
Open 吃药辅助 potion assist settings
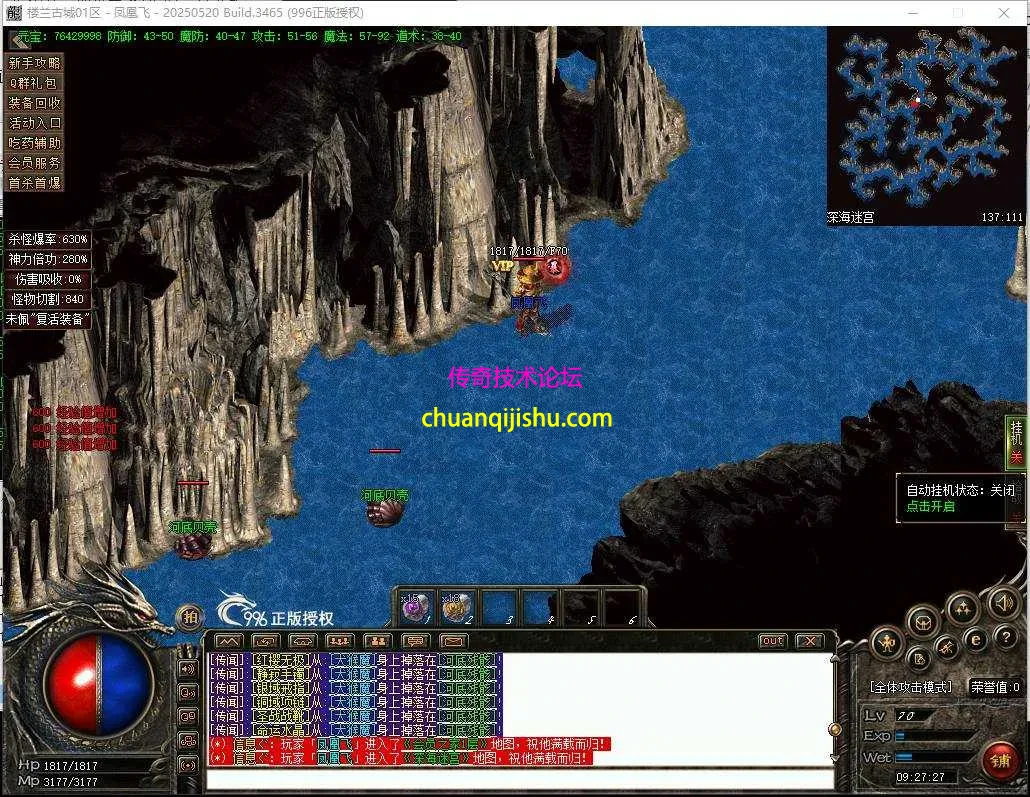tap(35, 143)
